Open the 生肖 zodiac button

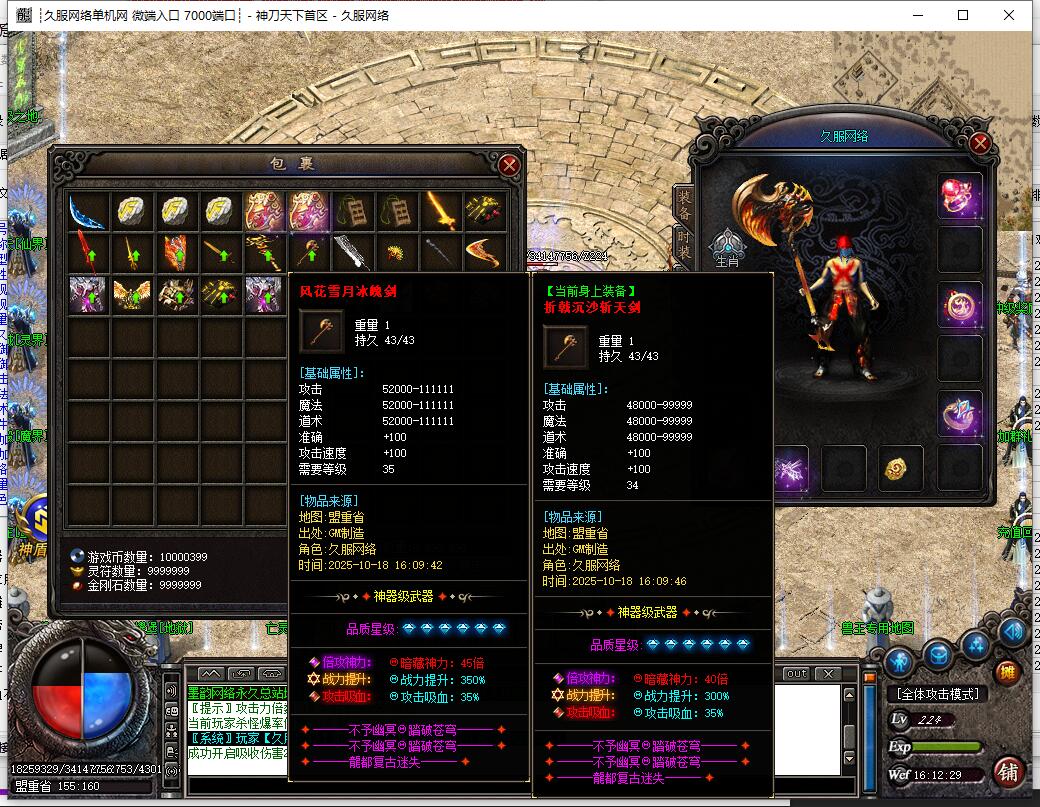tap(728, 247)
